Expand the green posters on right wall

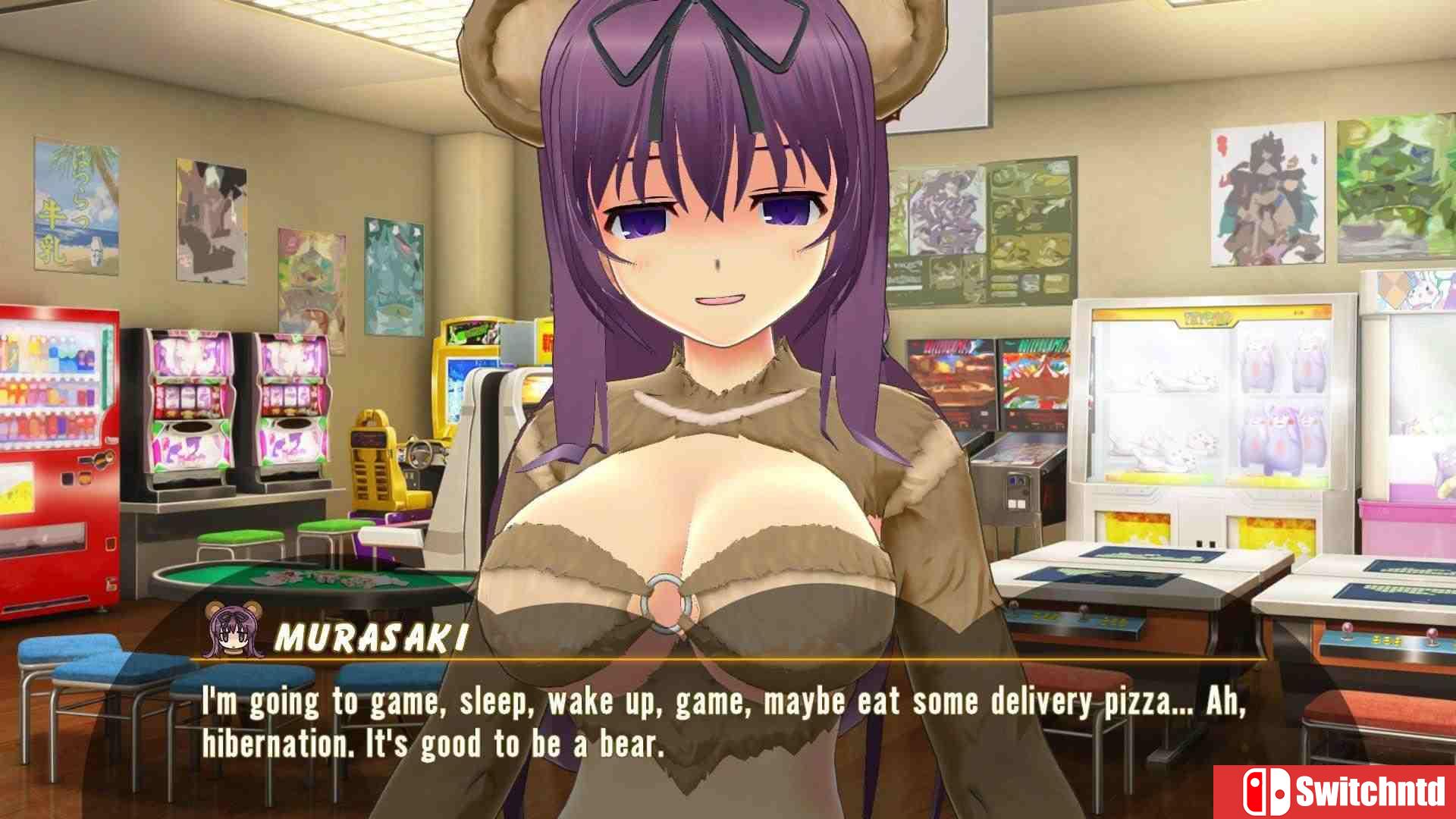coord(1395,190)
